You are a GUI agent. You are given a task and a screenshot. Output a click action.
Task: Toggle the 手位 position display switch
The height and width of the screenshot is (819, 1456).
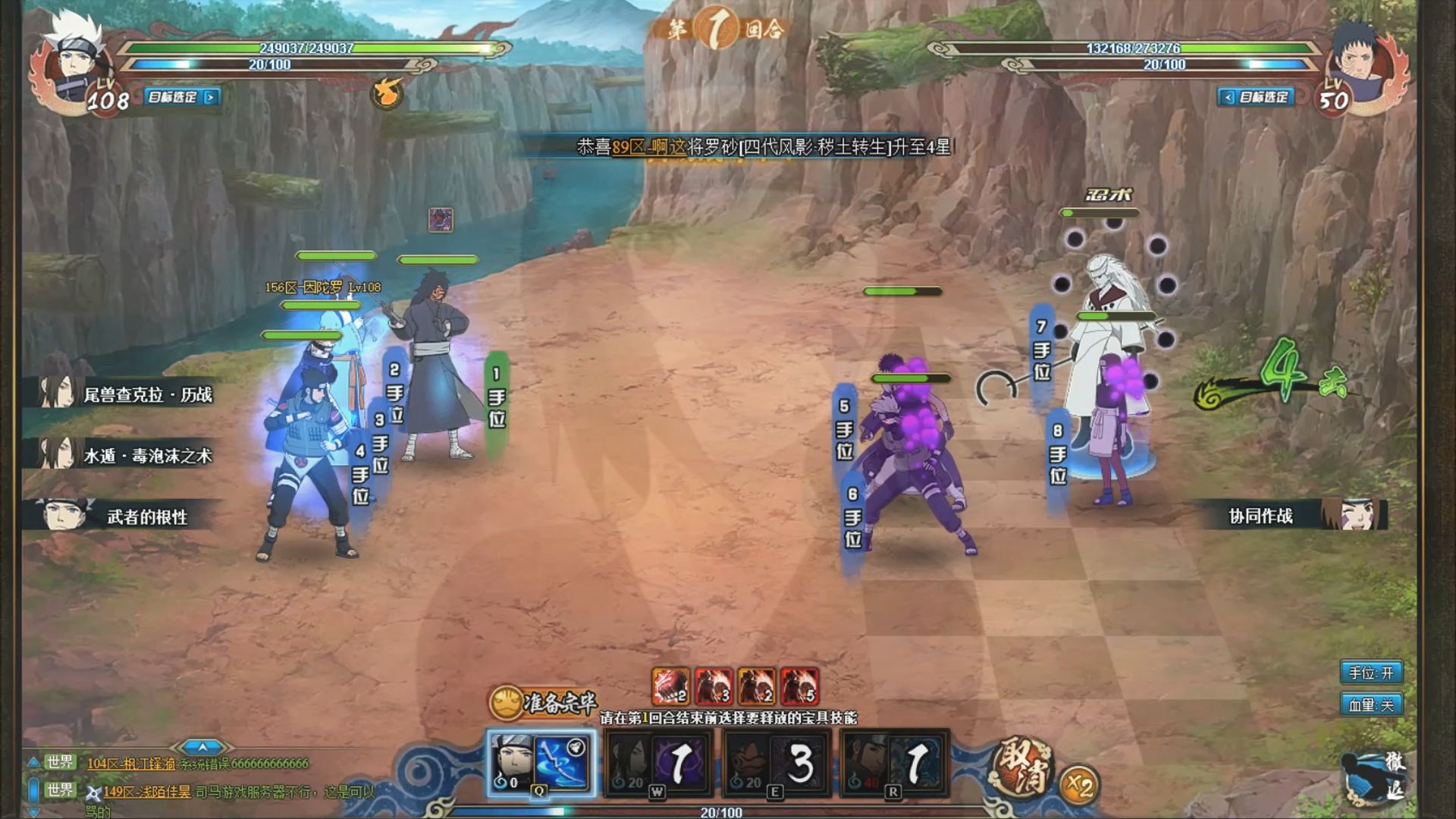click(1370, 673)
